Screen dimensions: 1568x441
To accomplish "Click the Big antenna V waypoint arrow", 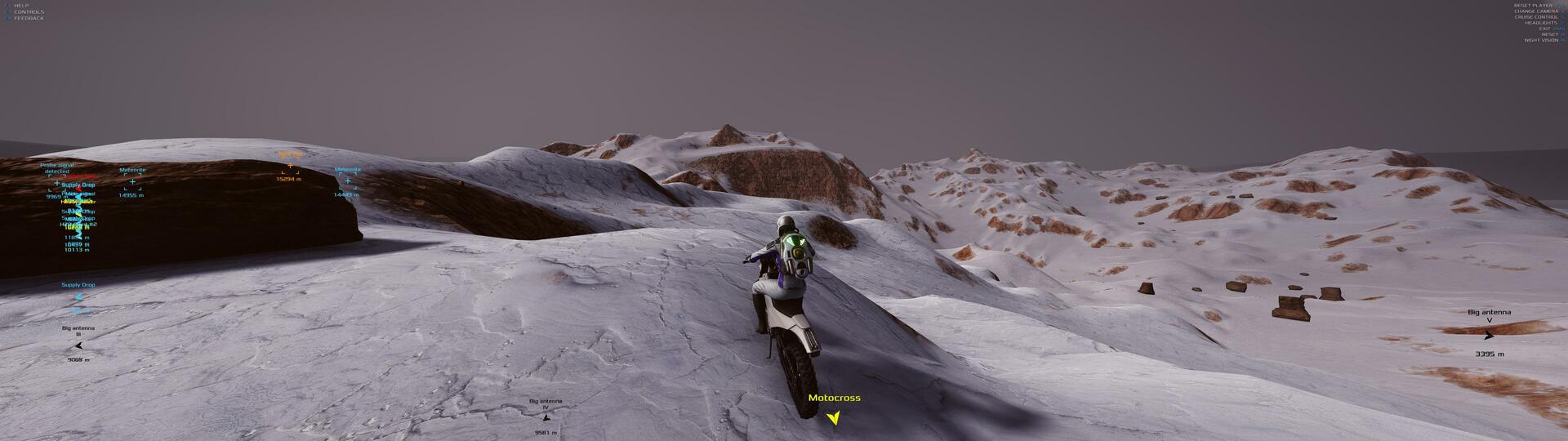I will click(1489, 335).
